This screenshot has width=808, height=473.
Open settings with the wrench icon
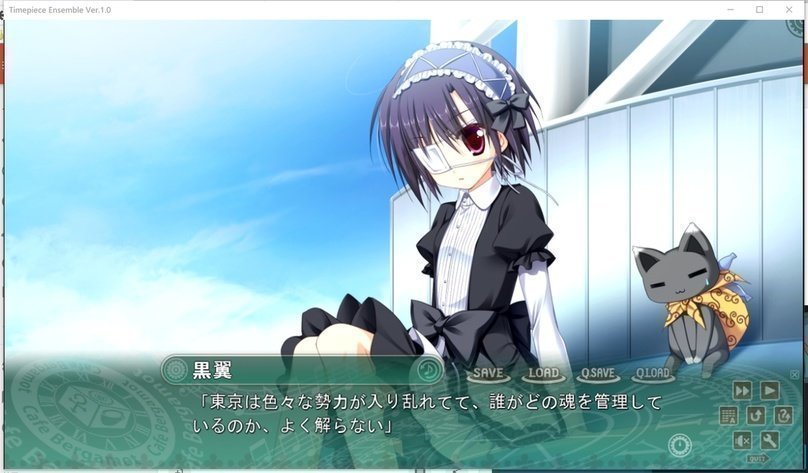[769, 440]
